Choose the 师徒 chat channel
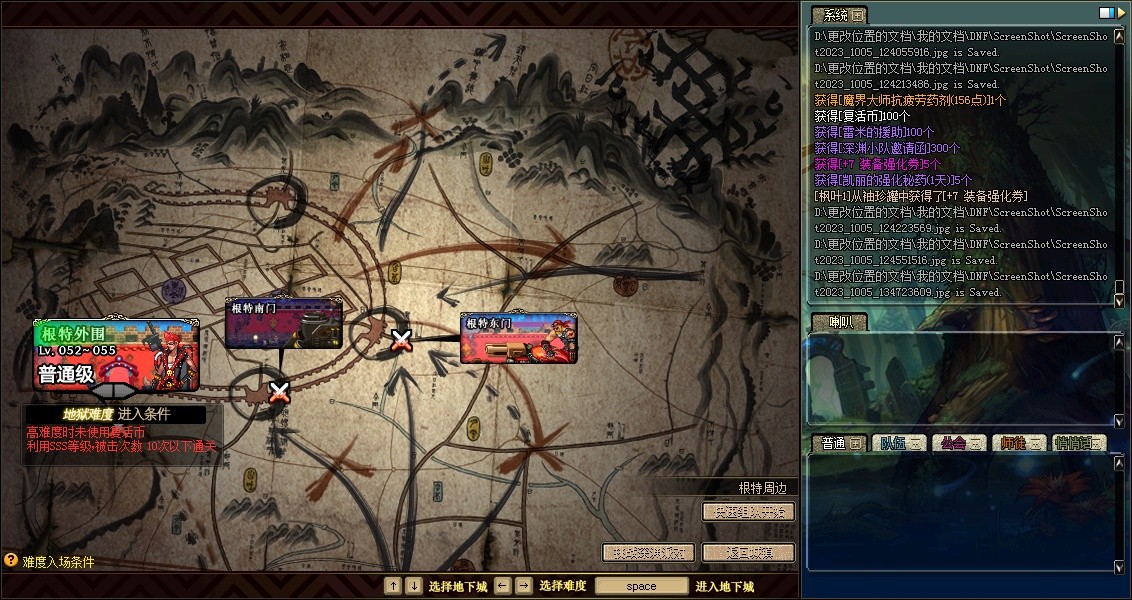 click(1018, 443)
